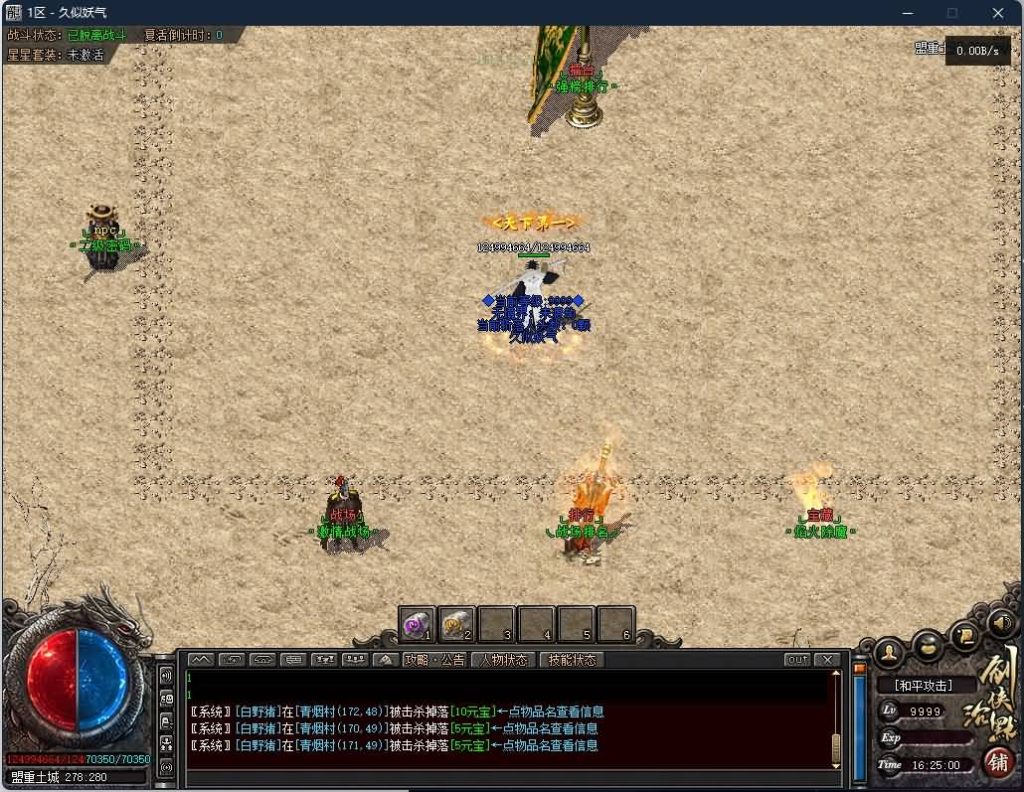This screenshot has height=792, width=1024.
Task: Use the purple scroll in hotbar slot 1
Action: 416,625
